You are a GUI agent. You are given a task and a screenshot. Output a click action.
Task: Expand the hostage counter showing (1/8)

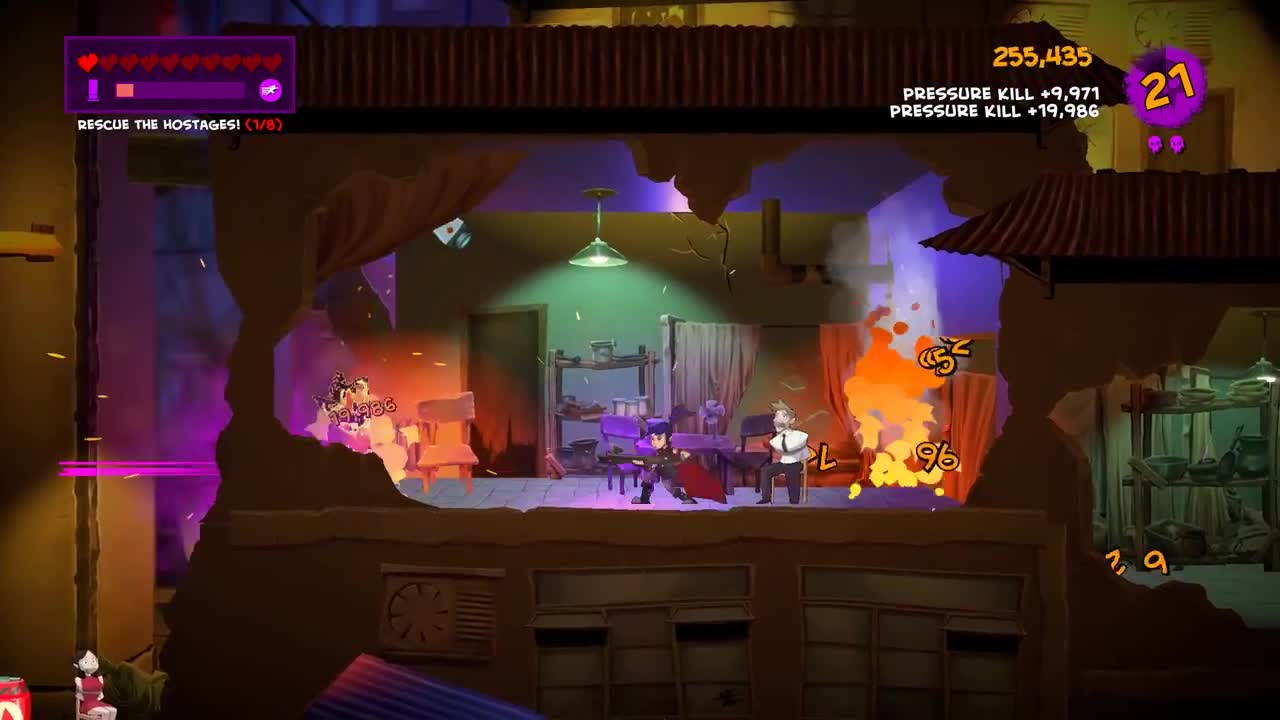(x=262, y=123)
